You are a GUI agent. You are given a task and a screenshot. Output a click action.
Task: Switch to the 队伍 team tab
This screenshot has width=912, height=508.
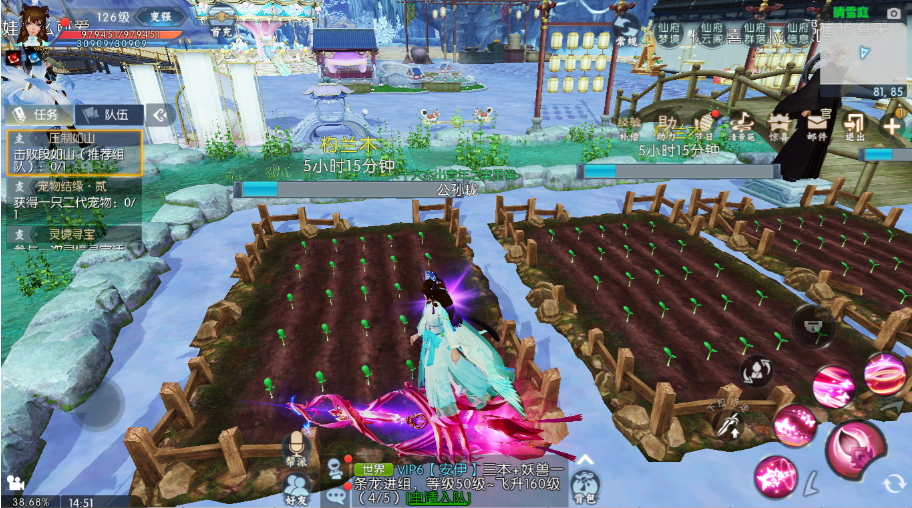click(108, 114)
